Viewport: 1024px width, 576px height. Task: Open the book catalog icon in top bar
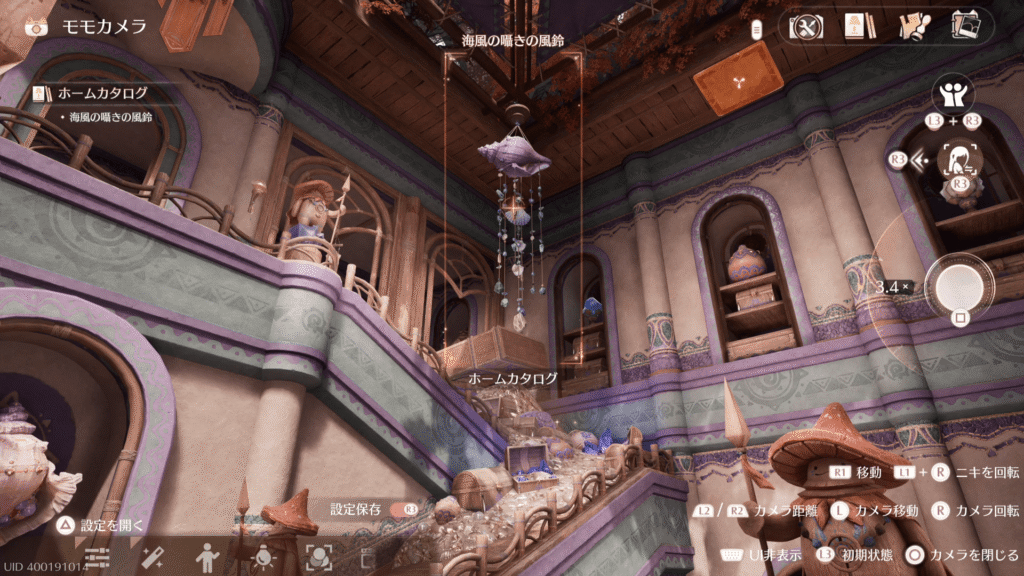click(854, 27)
